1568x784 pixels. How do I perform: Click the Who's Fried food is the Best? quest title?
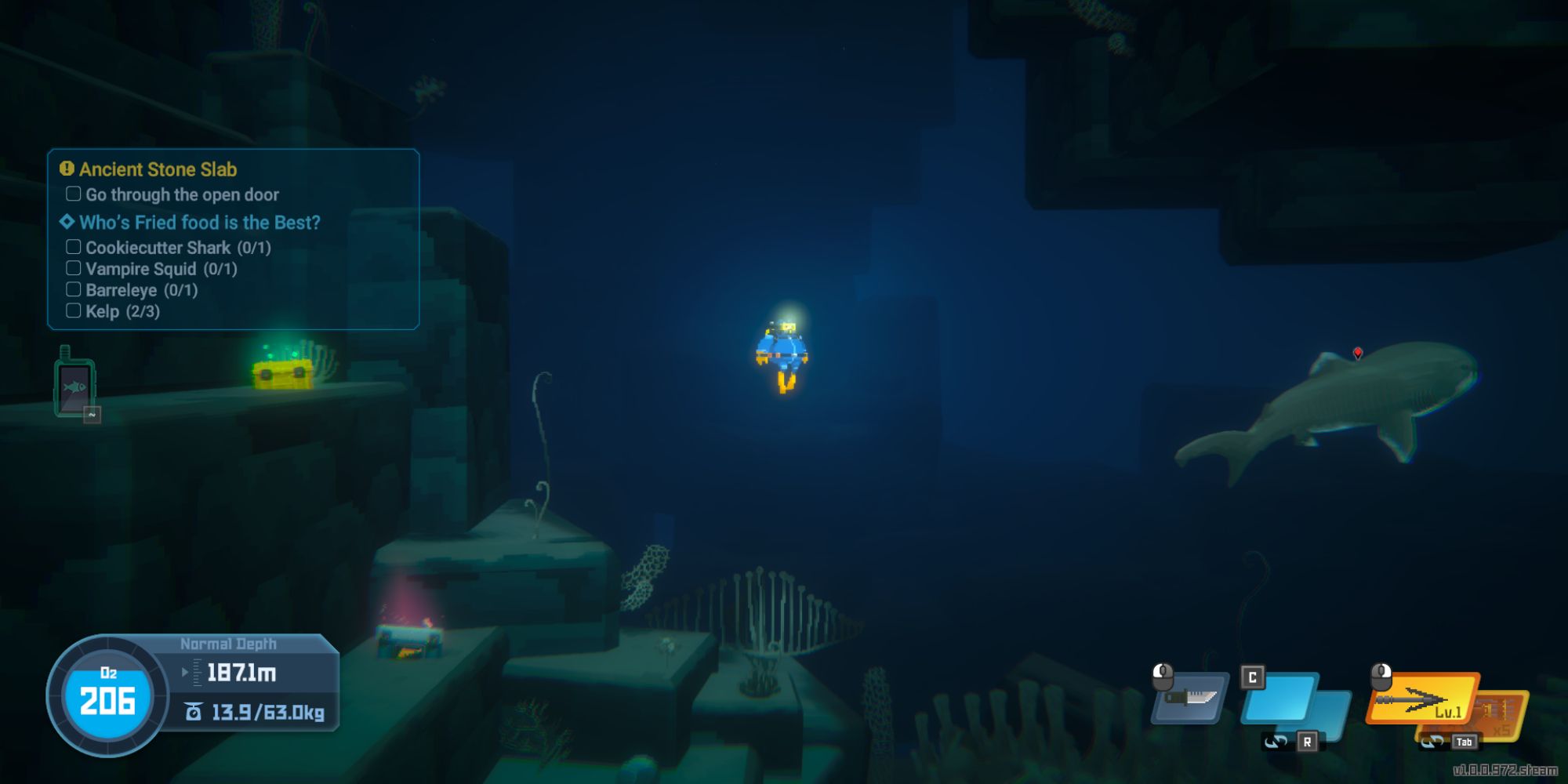pyautogui.click(x=199, y=222)
